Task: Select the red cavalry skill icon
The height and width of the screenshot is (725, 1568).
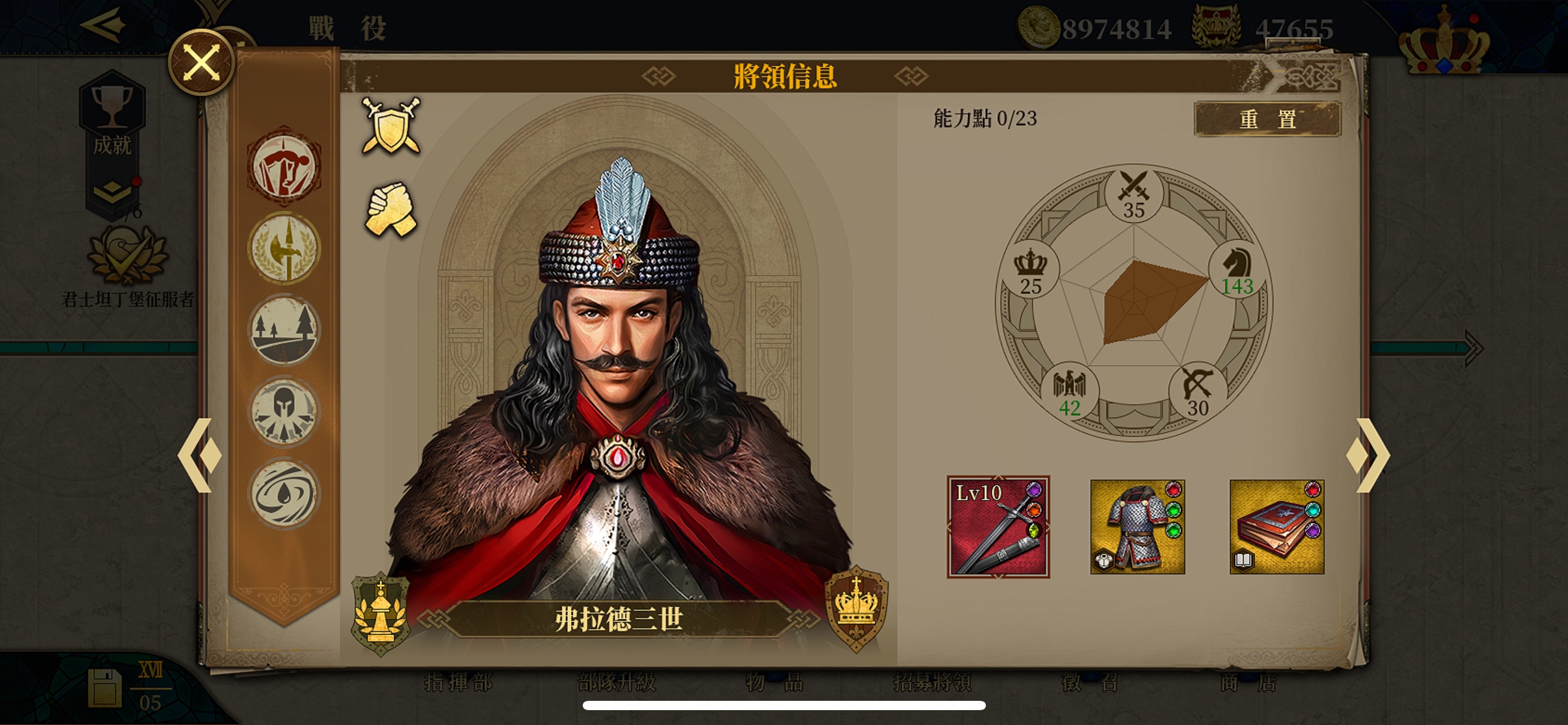Action: point(284,167)
